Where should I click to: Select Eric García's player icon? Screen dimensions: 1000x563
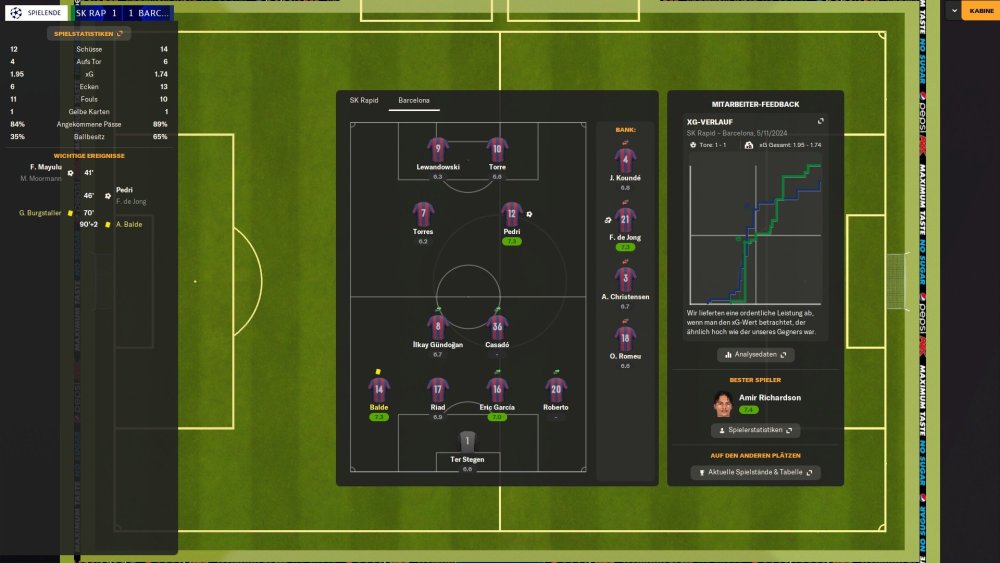tap(497, 390)
